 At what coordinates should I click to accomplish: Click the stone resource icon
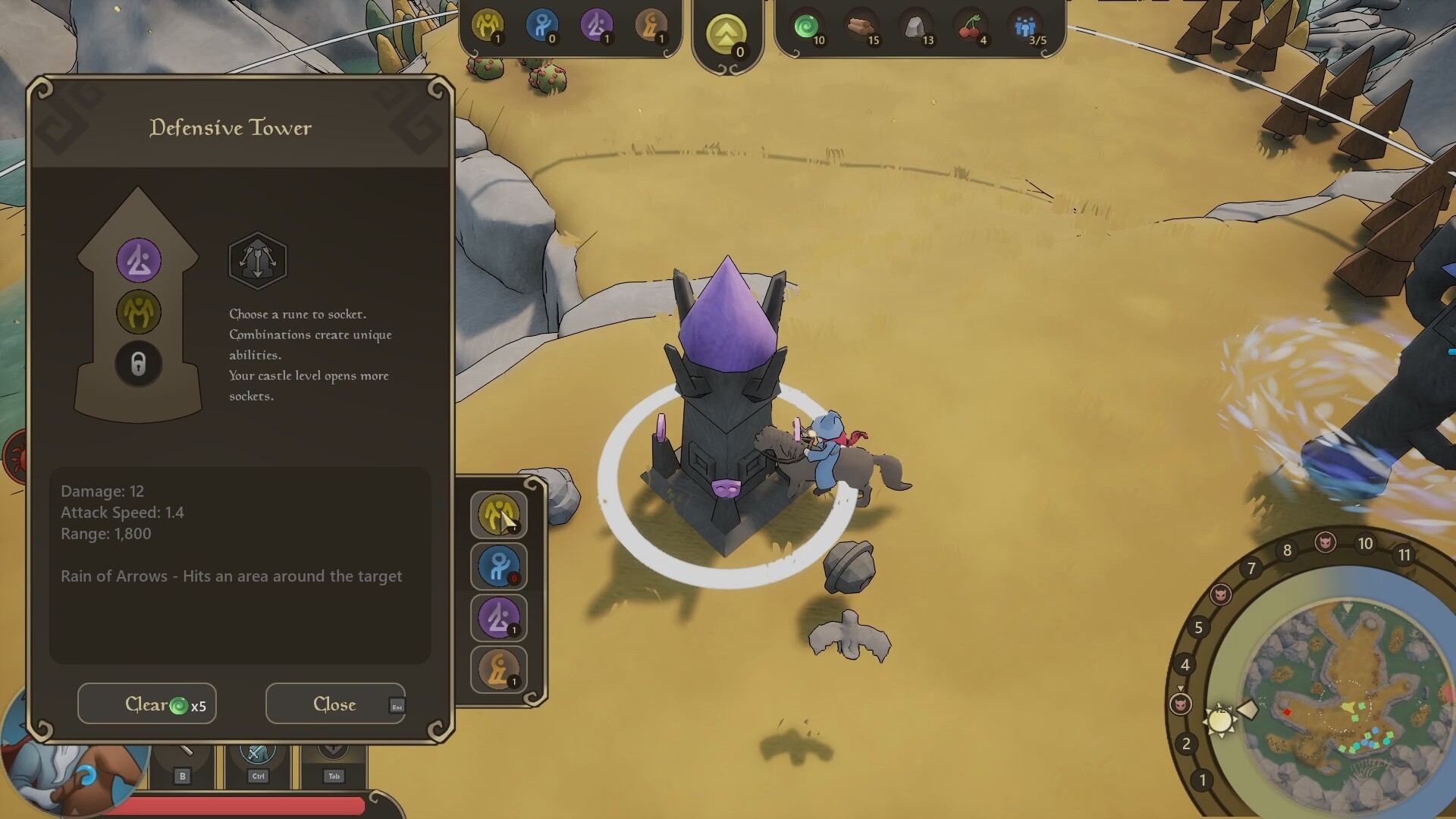915,27
